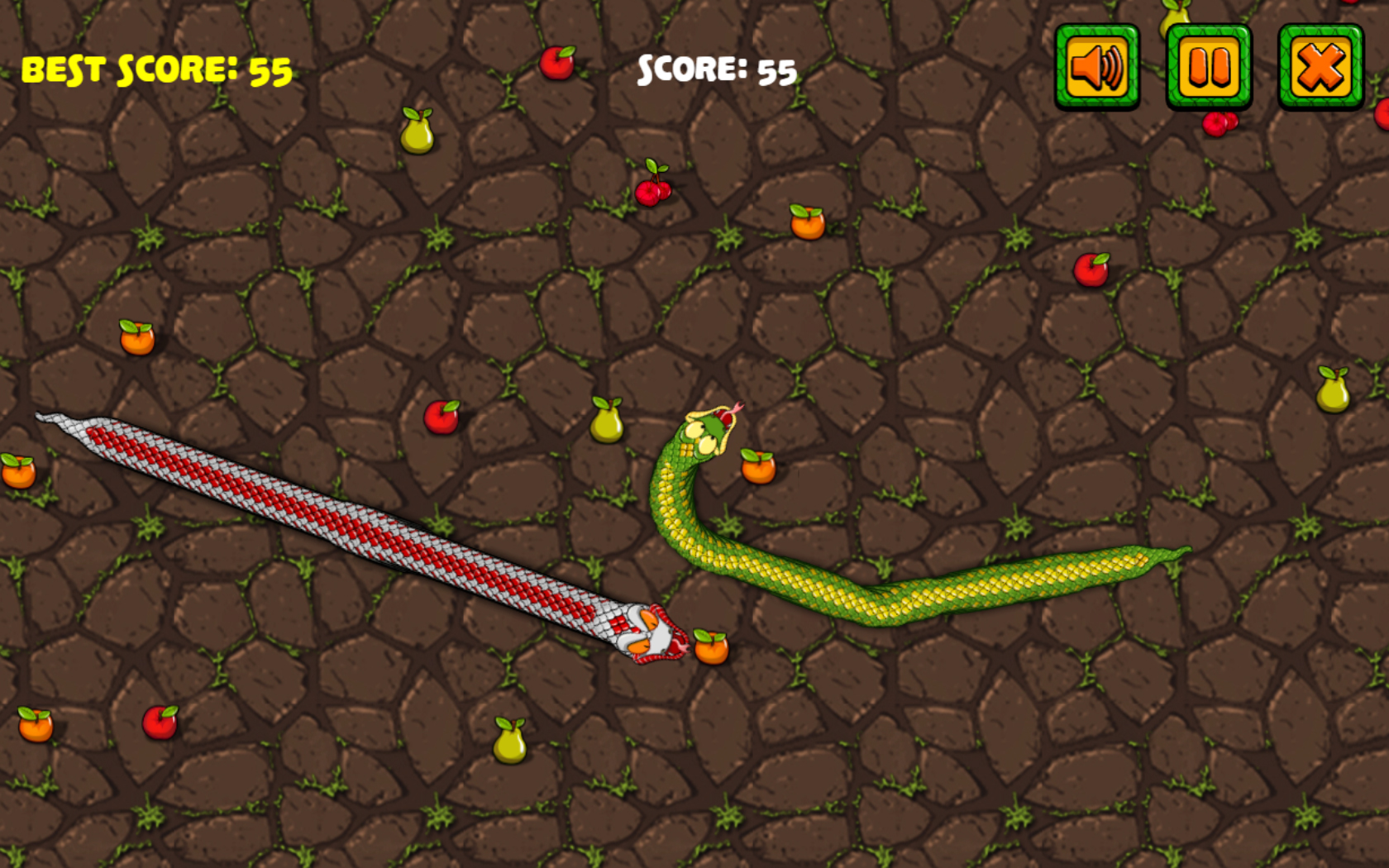The width and height of the screenshot is (1389, 868).
Task: Click the apple on the right side
Action: click(1090, 269)
